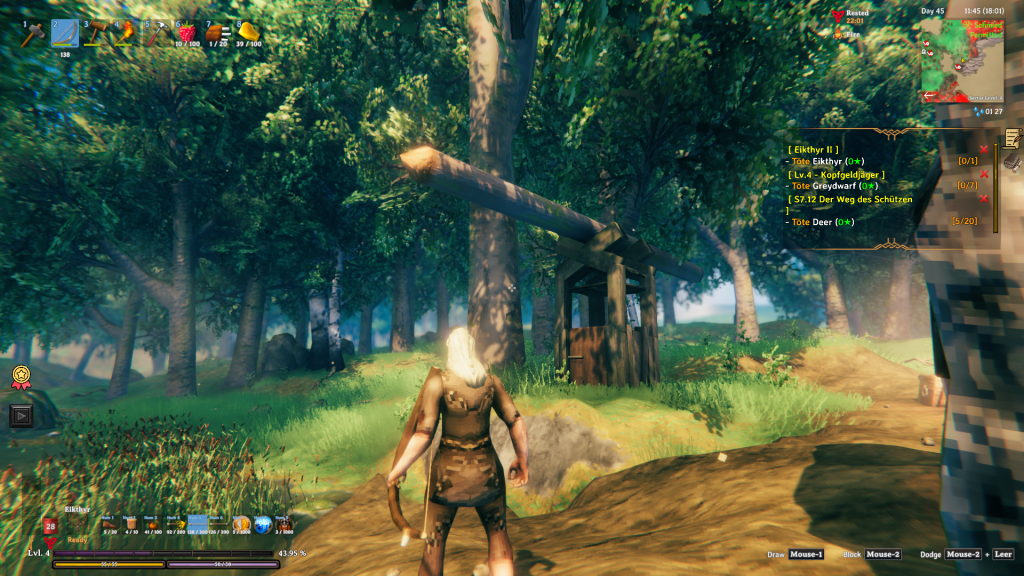The width and height of the screenshot is (1024, 576).
Task: Equip the bow in hotbar slot 2
Action: click(65, 34)
